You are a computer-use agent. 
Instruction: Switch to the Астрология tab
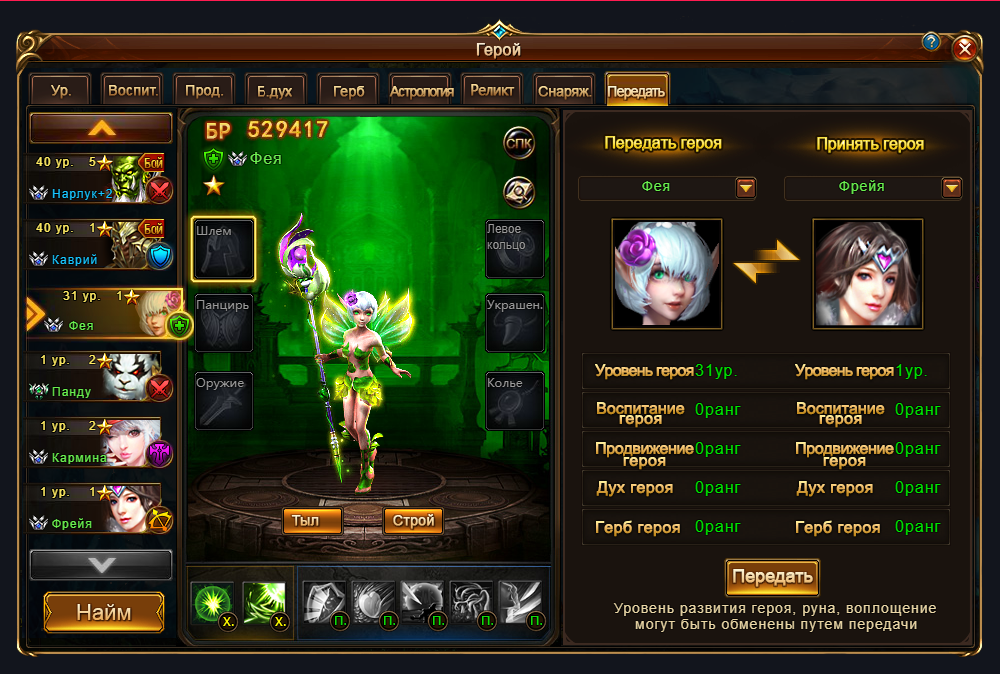(x=422, y=90)
